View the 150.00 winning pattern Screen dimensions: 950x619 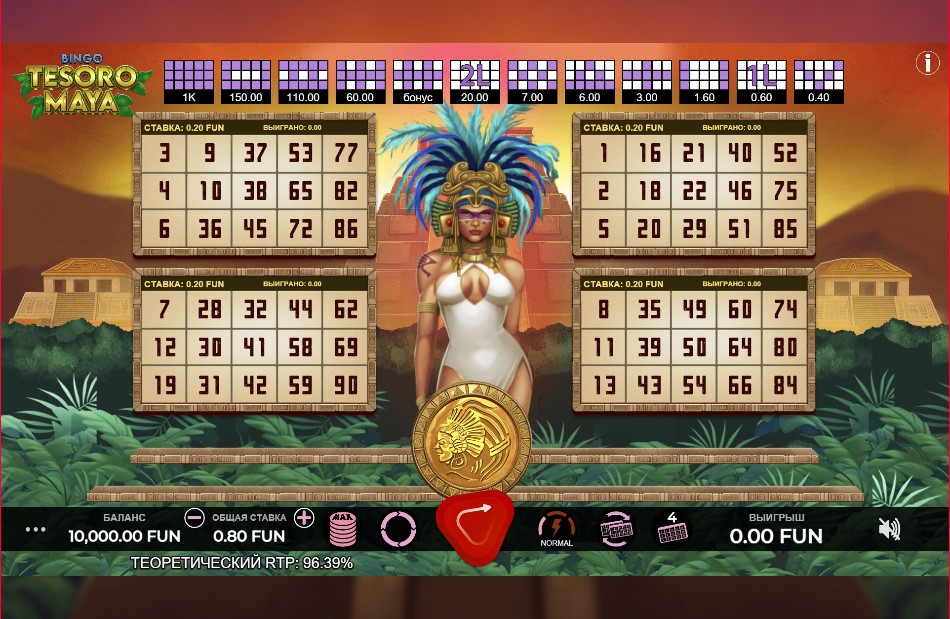(245, 82)
